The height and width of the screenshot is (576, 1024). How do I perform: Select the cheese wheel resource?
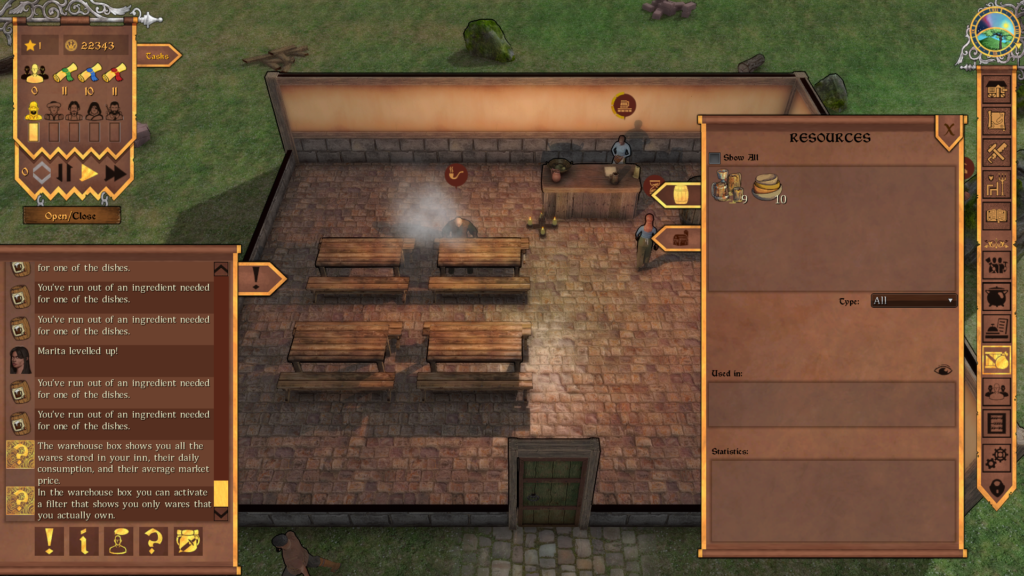(769, 187)
